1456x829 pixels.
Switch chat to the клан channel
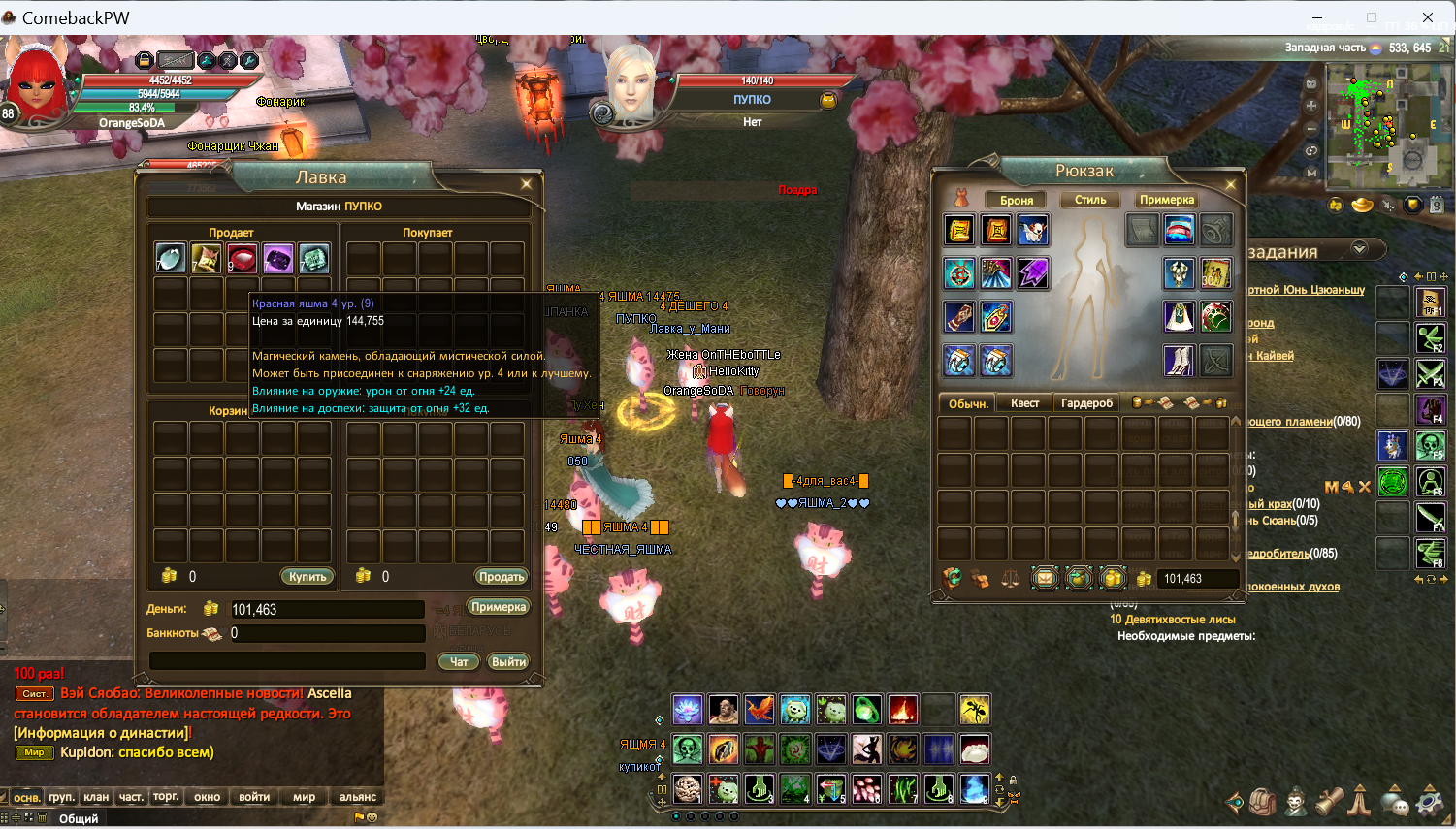pos(96,797)
